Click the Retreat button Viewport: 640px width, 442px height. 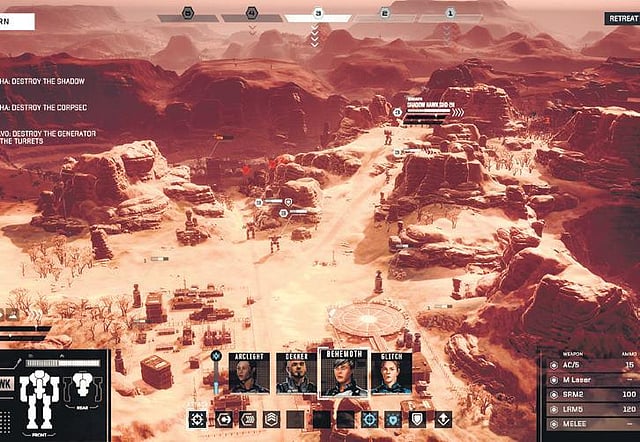click(622, 18)
